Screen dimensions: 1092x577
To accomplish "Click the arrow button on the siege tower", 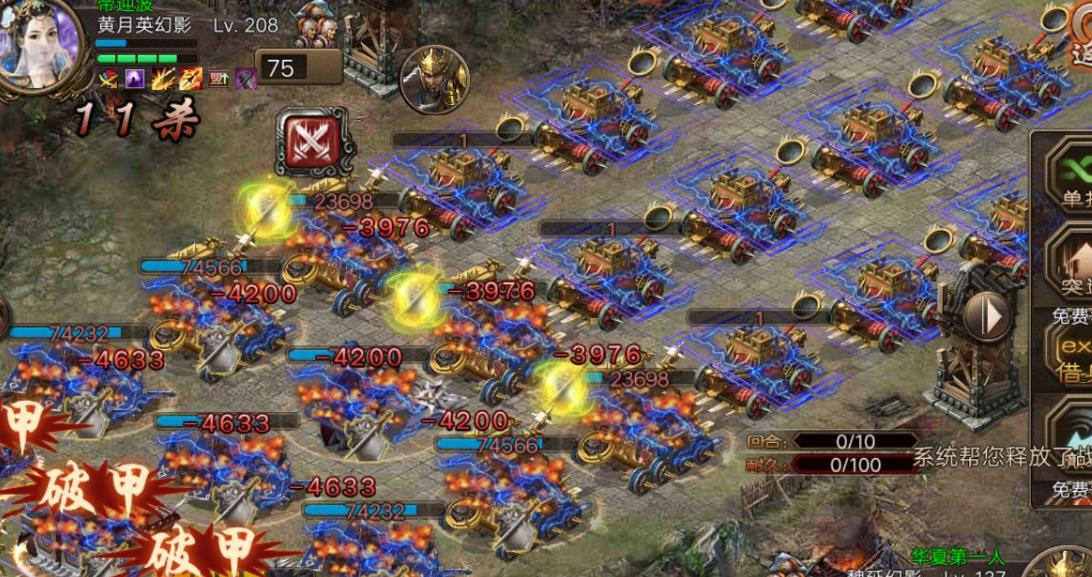I will tap(989, 317).
